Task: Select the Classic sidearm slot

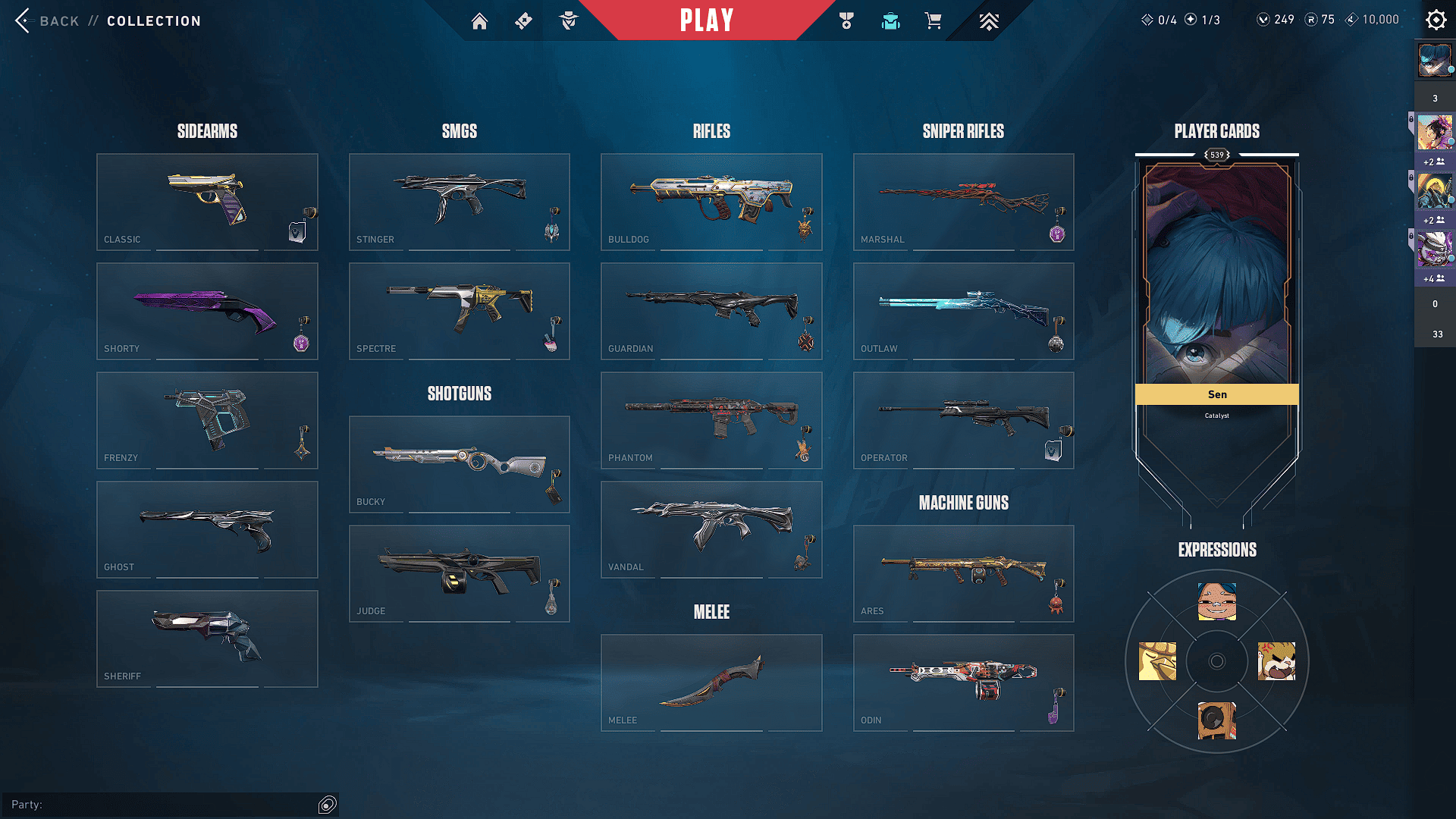Action: click(x=206, y=202)
